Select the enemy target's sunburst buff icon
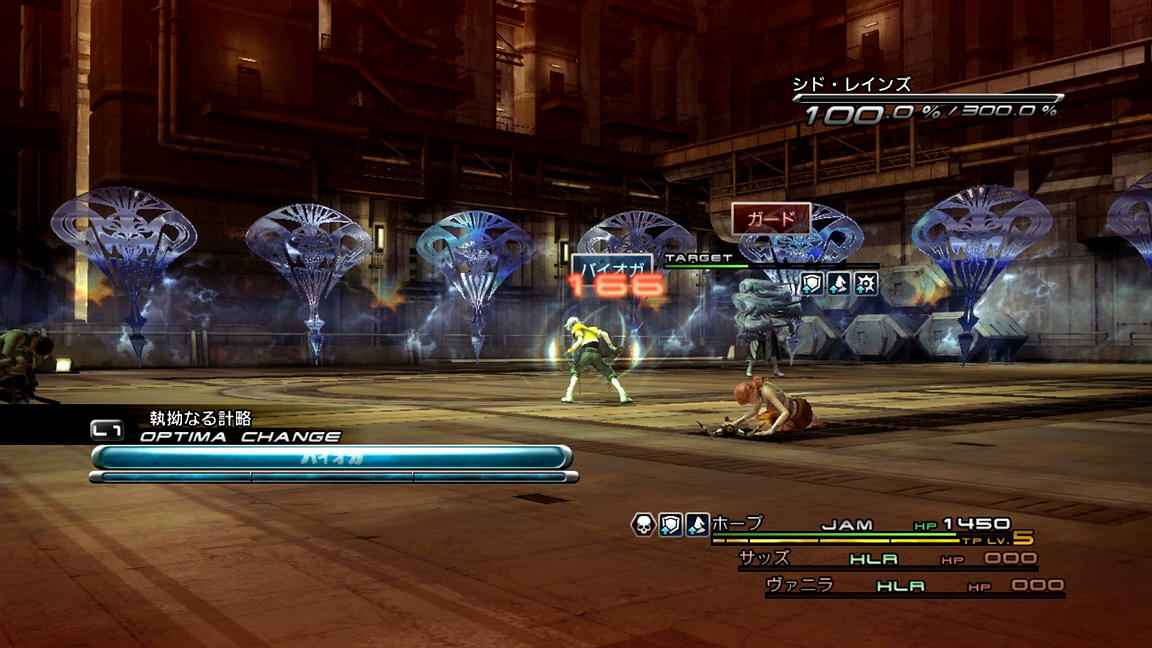Viewport: 1152px width, 648px height. point(866,284)
